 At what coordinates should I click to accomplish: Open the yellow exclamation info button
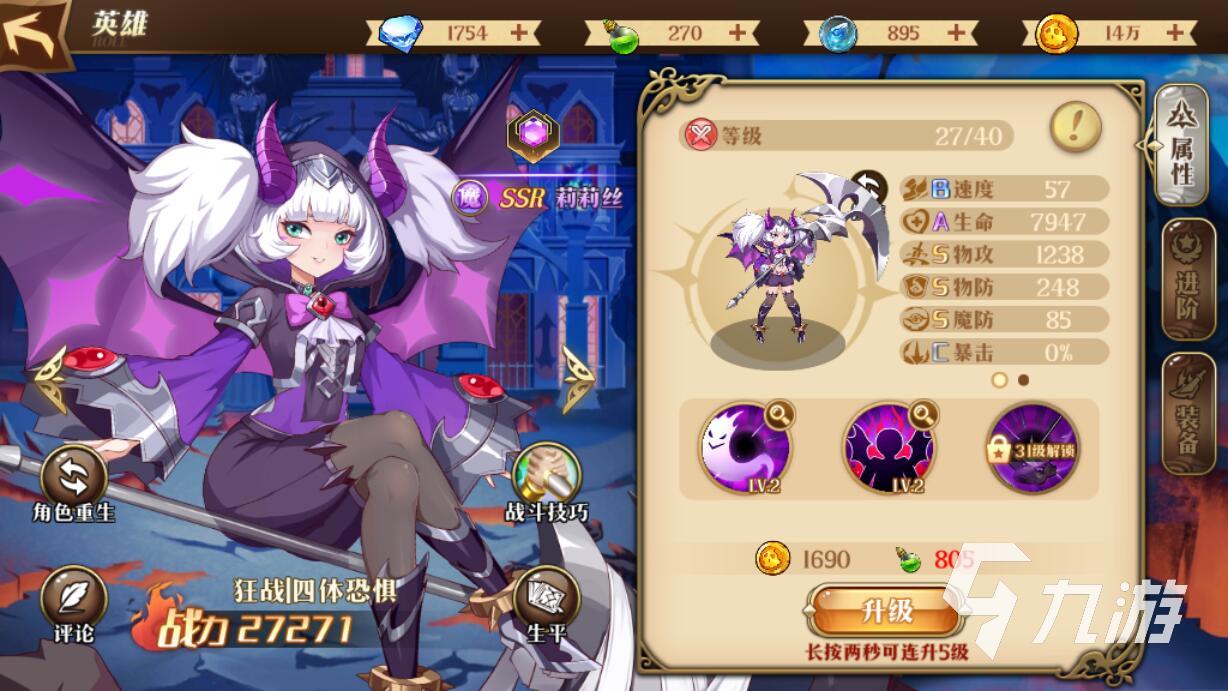(x=1076, y=127)
